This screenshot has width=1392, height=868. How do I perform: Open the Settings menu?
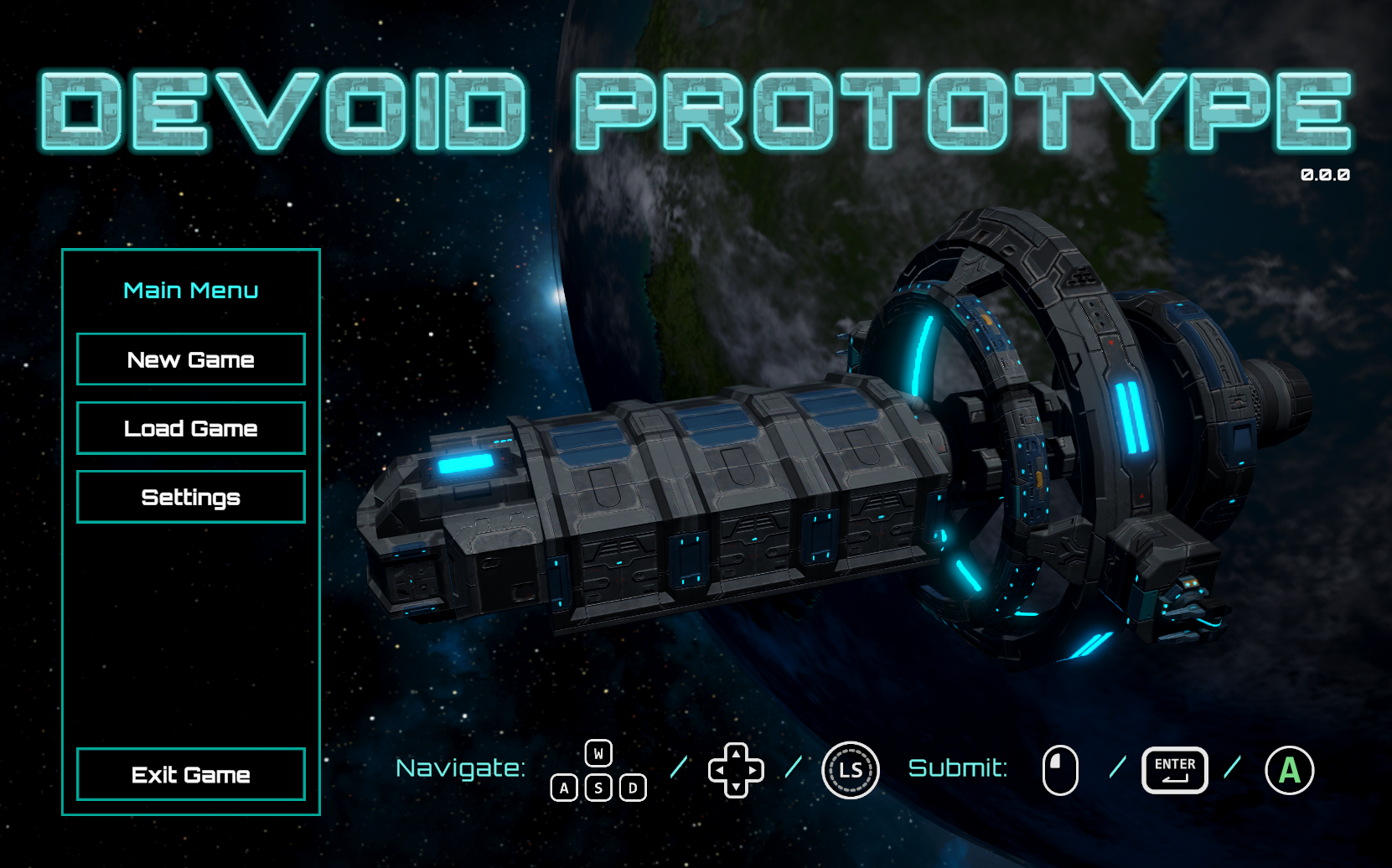190,496
